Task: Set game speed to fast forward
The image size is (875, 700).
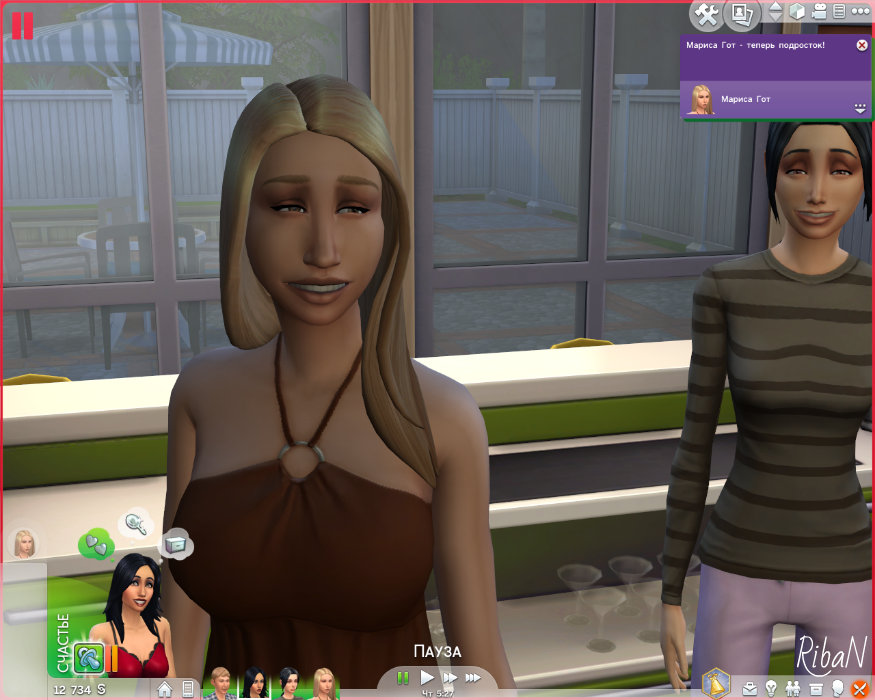Action: click(450, 678)
